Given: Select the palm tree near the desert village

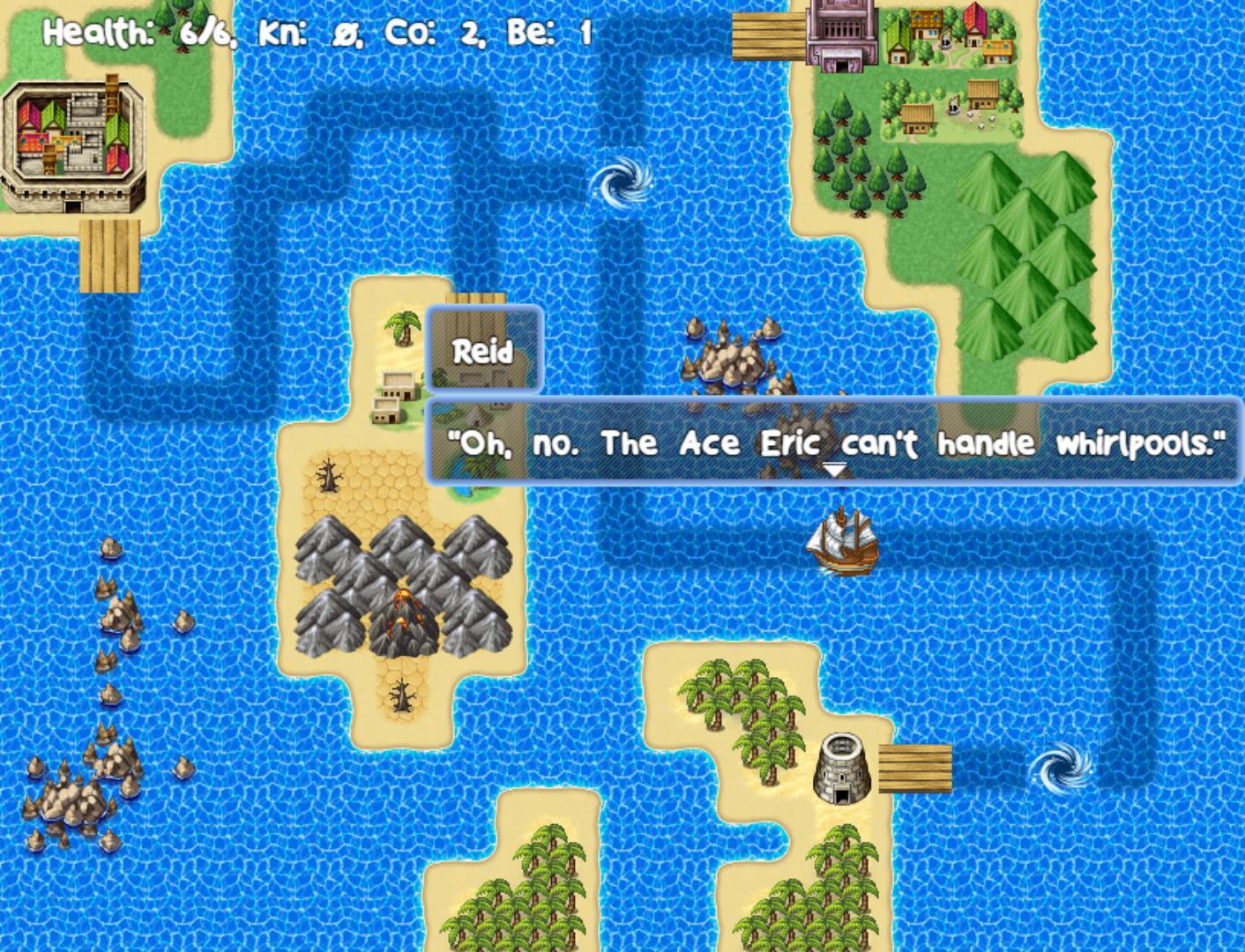Looking at the screenshot, I should coord(403,331).
